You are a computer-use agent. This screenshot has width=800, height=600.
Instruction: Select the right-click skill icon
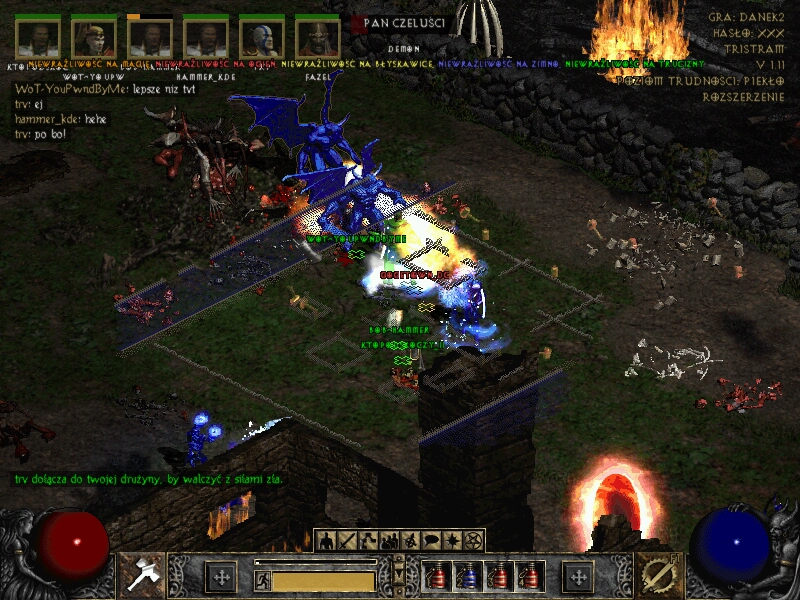657,576
